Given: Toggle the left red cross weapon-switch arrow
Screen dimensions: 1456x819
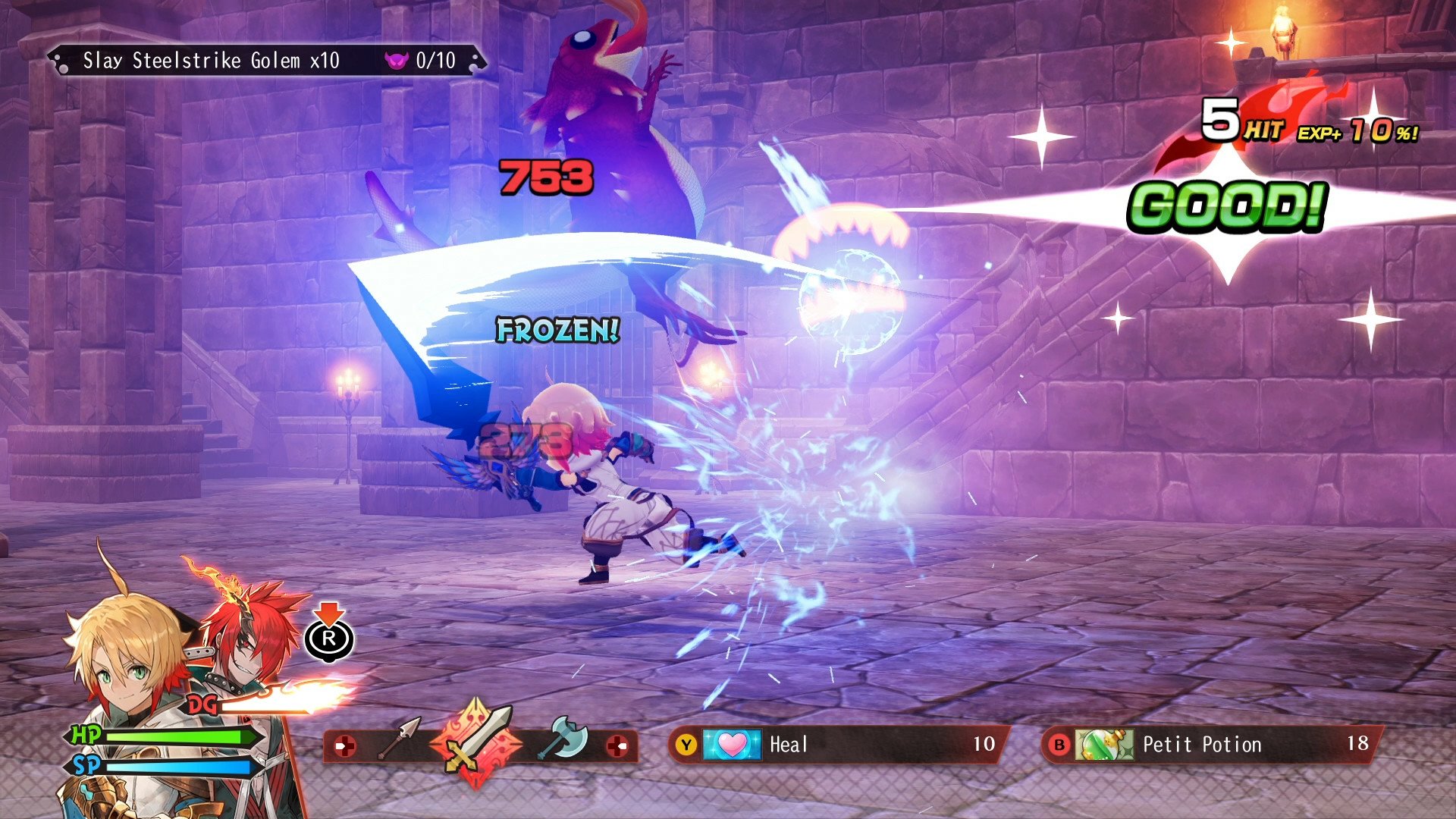Looking at the screenshot, I should click(x=347, y=745).
